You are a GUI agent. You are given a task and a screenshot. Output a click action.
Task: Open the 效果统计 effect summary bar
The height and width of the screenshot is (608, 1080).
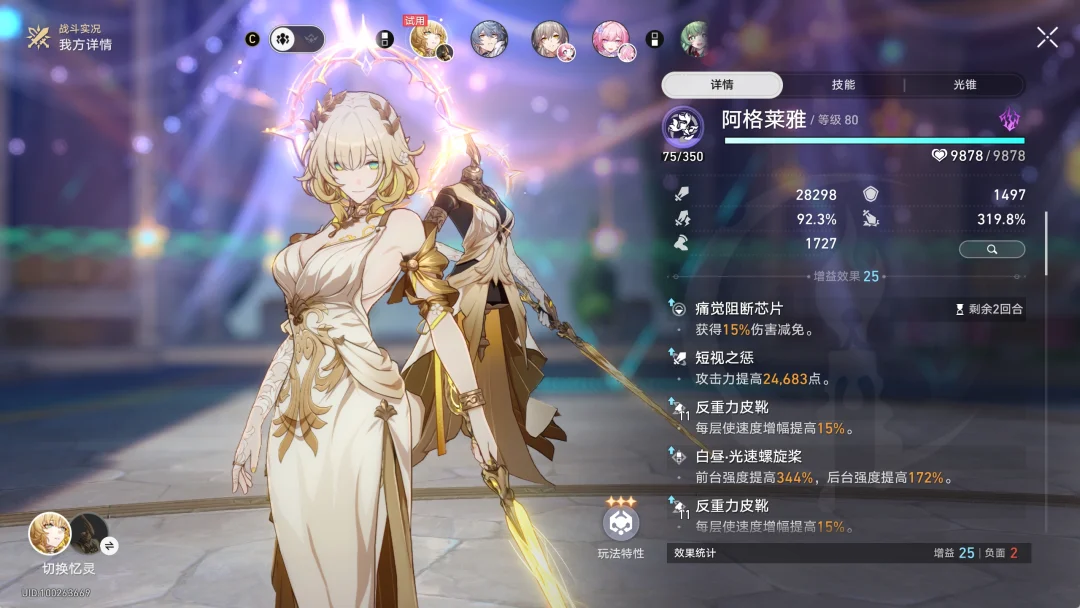[x=848, y=553]
